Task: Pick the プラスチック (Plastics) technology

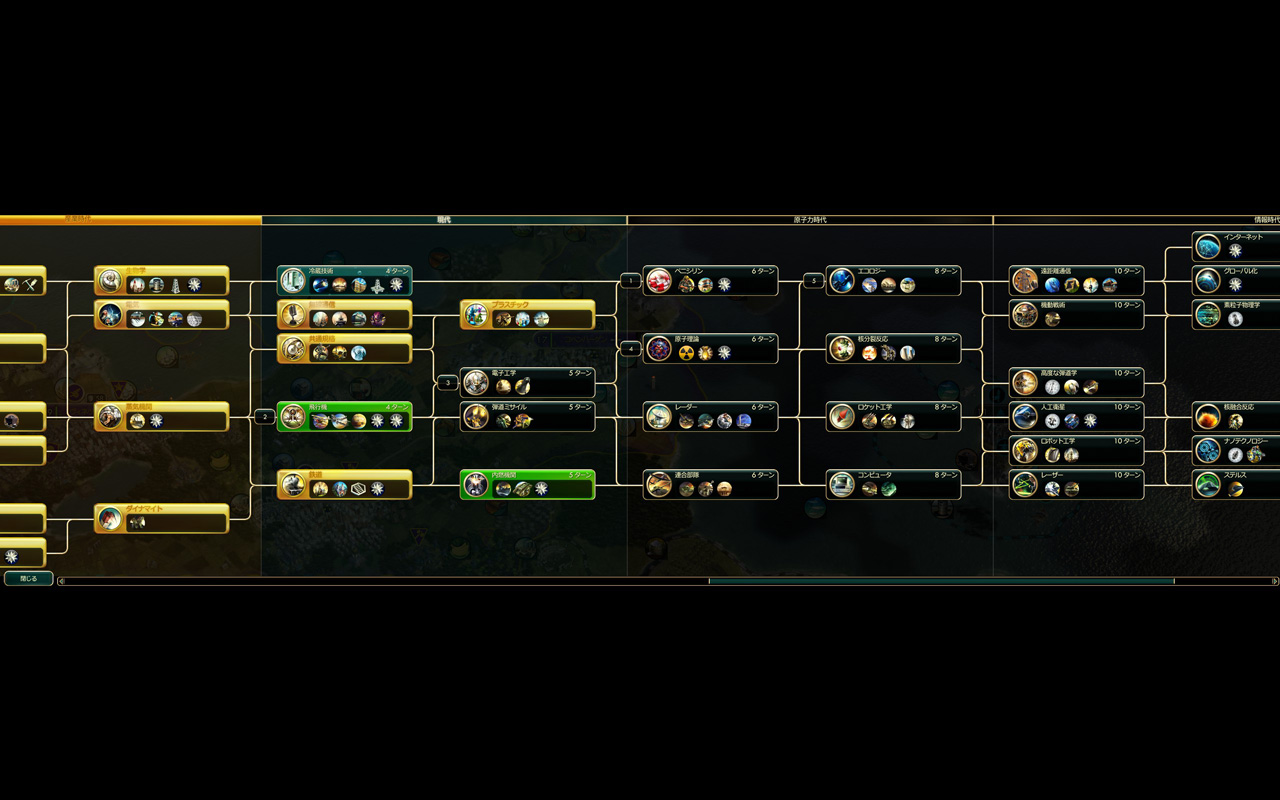Action: (x=527, y=314)
